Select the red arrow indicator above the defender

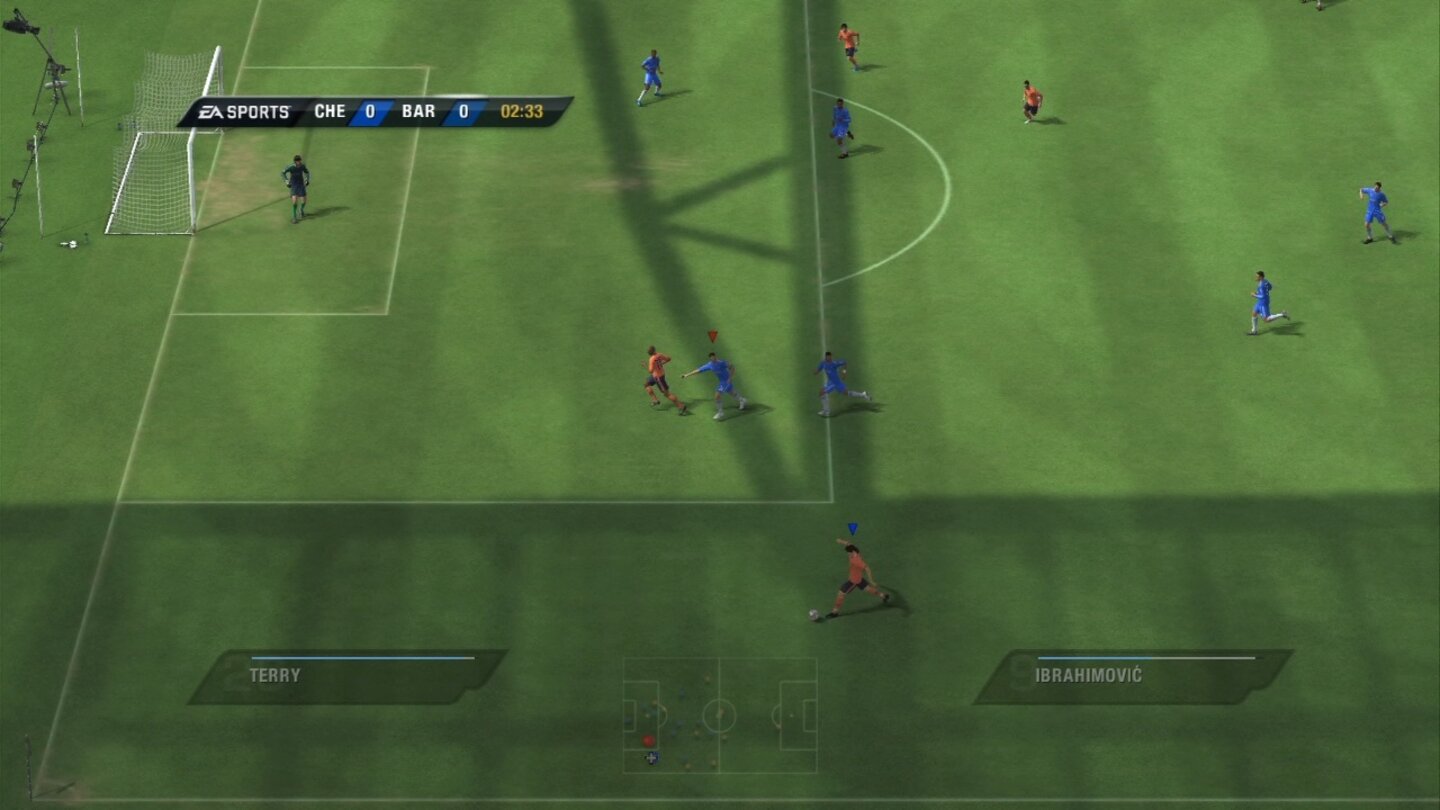[712, 336]
